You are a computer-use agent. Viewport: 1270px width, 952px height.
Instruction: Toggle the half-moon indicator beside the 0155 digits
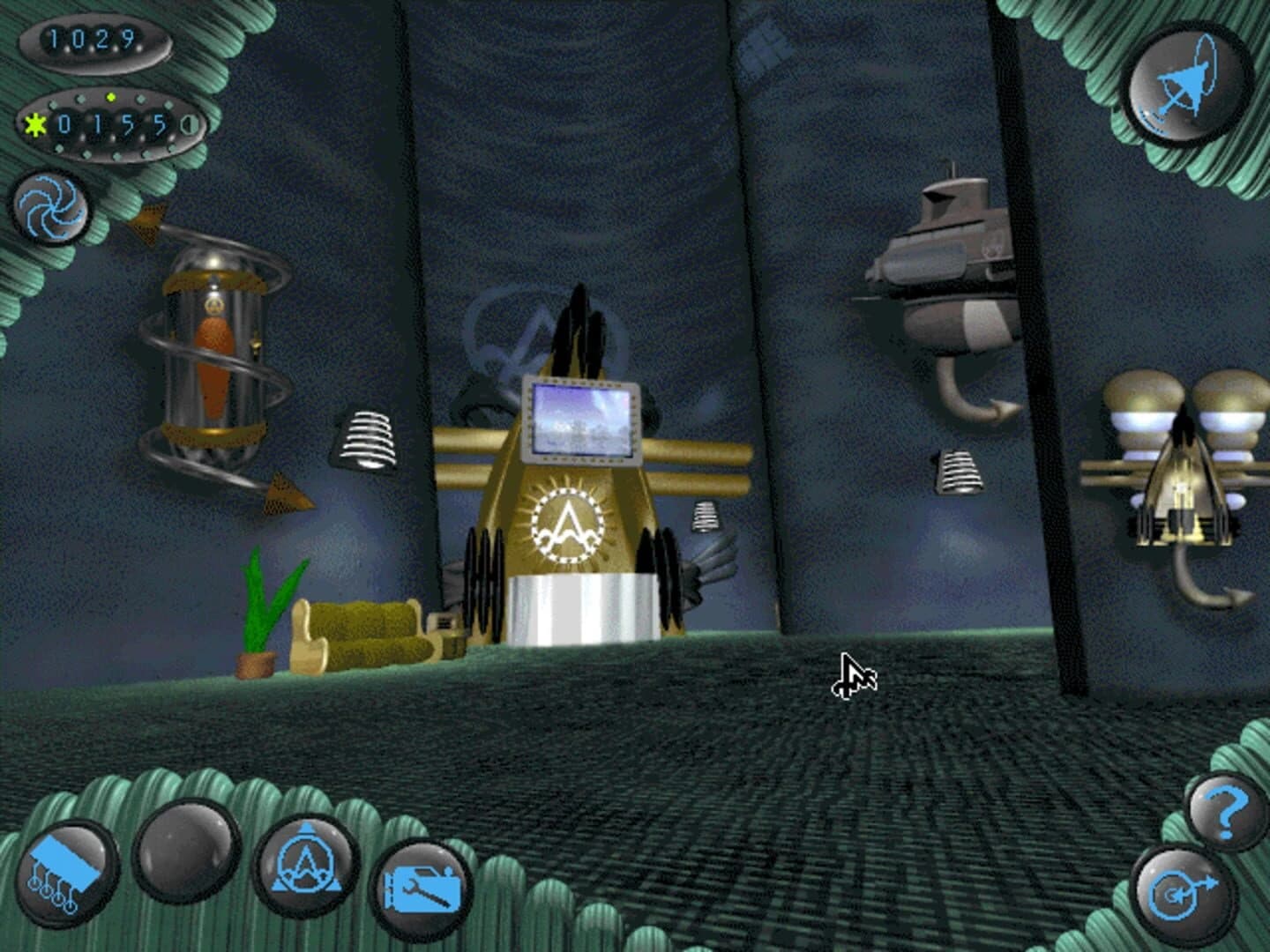(189, 123)
